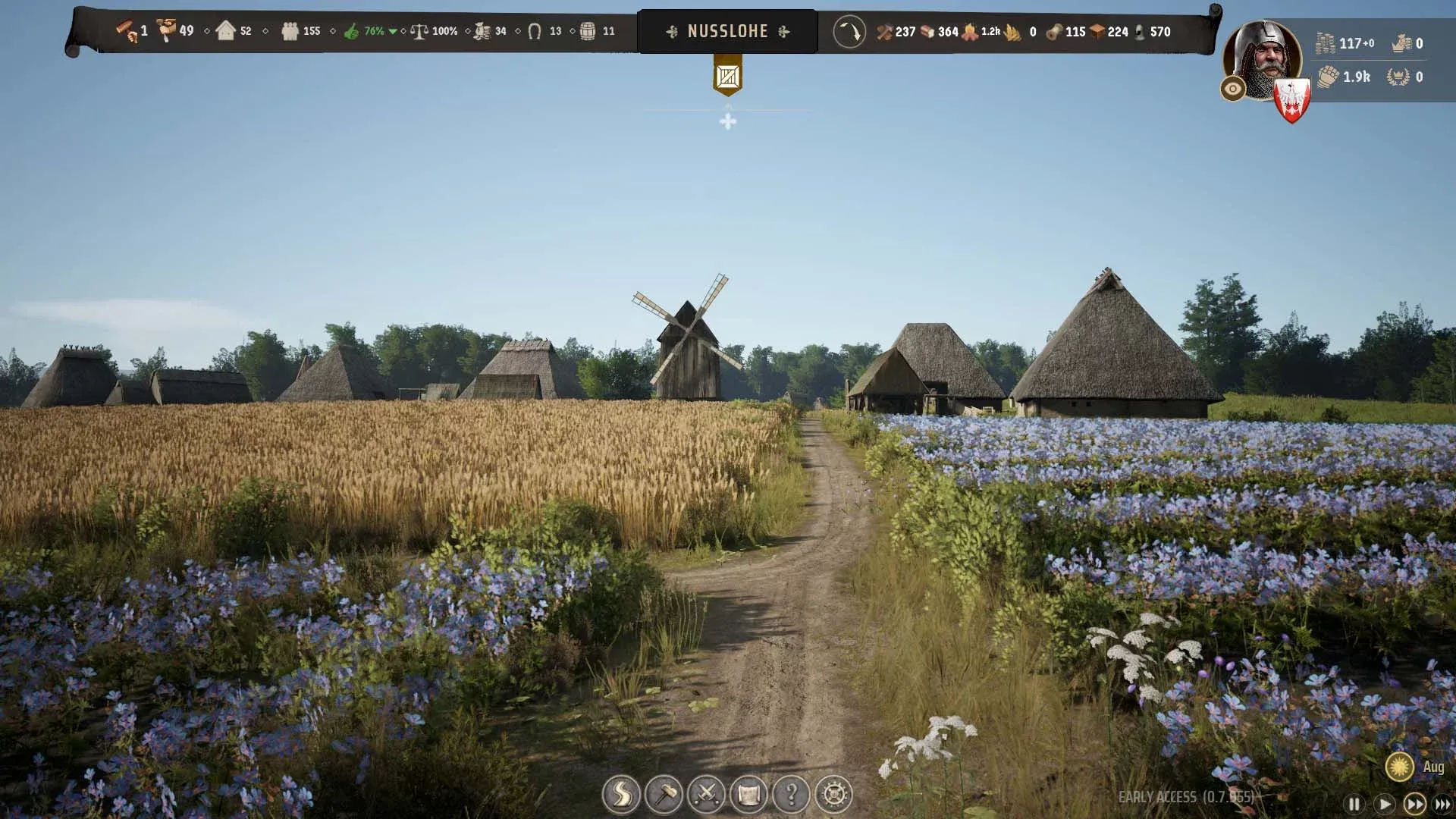Click the Nusslohe settlement name banner
The width and height of the screenshot is (1456, 819).
click(x=727, y=32)
